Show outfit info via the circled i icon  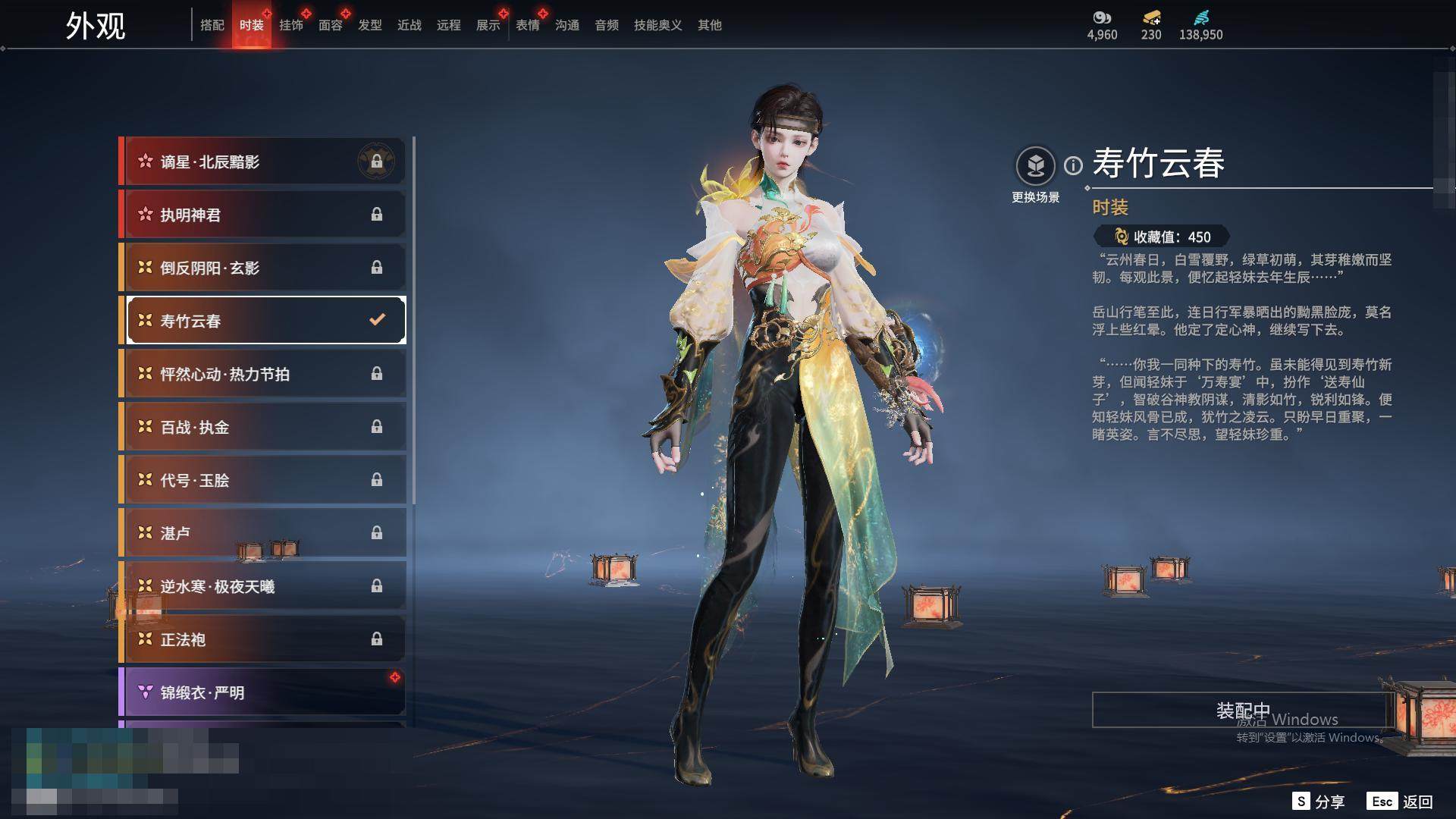click(x=1073, y=165)
